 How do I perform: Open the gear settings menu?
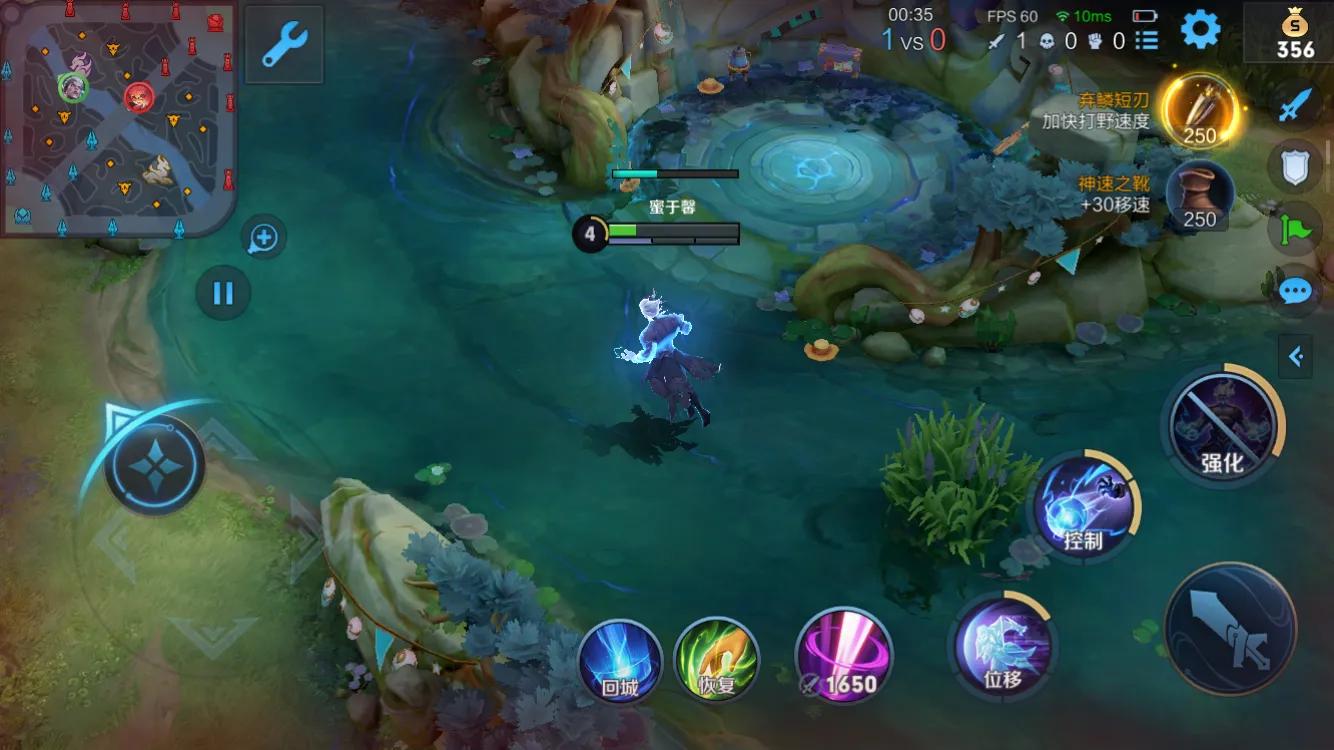1200,30
